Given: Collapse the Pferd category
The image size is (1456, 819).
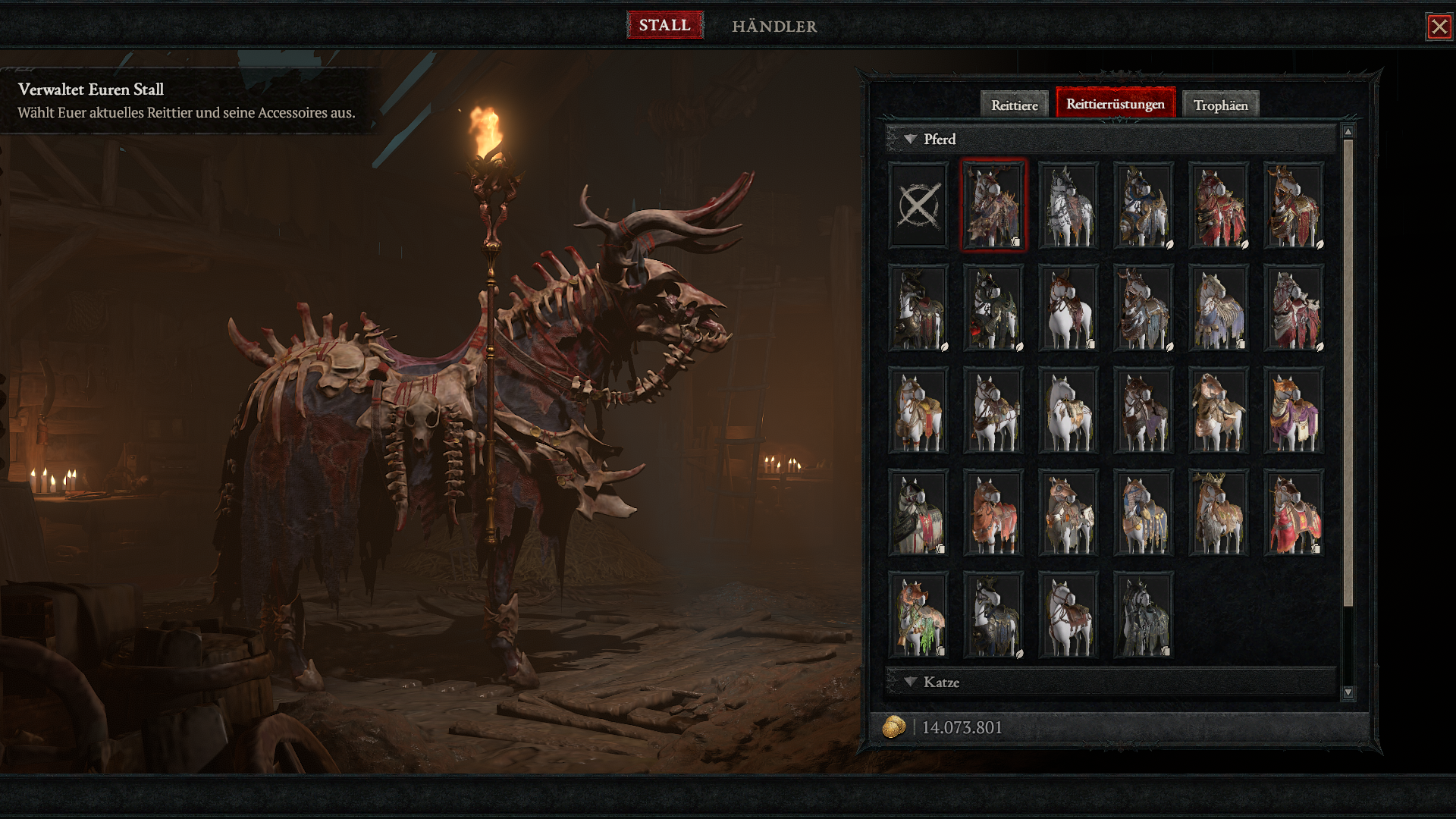Looking at the screenshot, I should coord(911,140).
